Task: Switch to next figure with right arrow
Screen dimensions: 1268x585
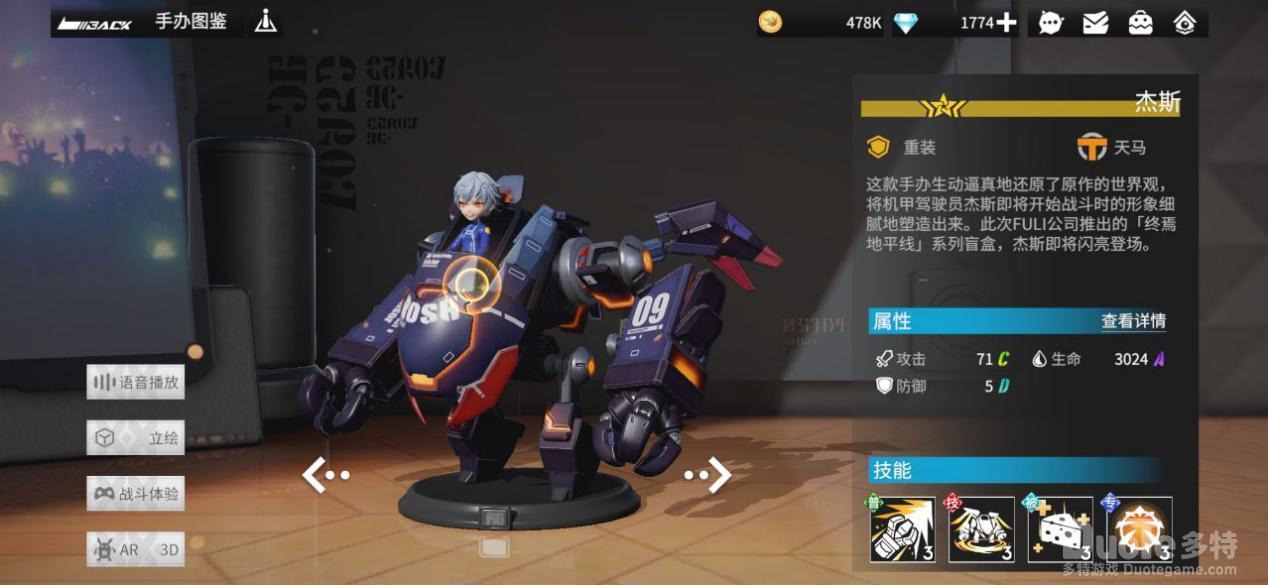Action: 708,475
